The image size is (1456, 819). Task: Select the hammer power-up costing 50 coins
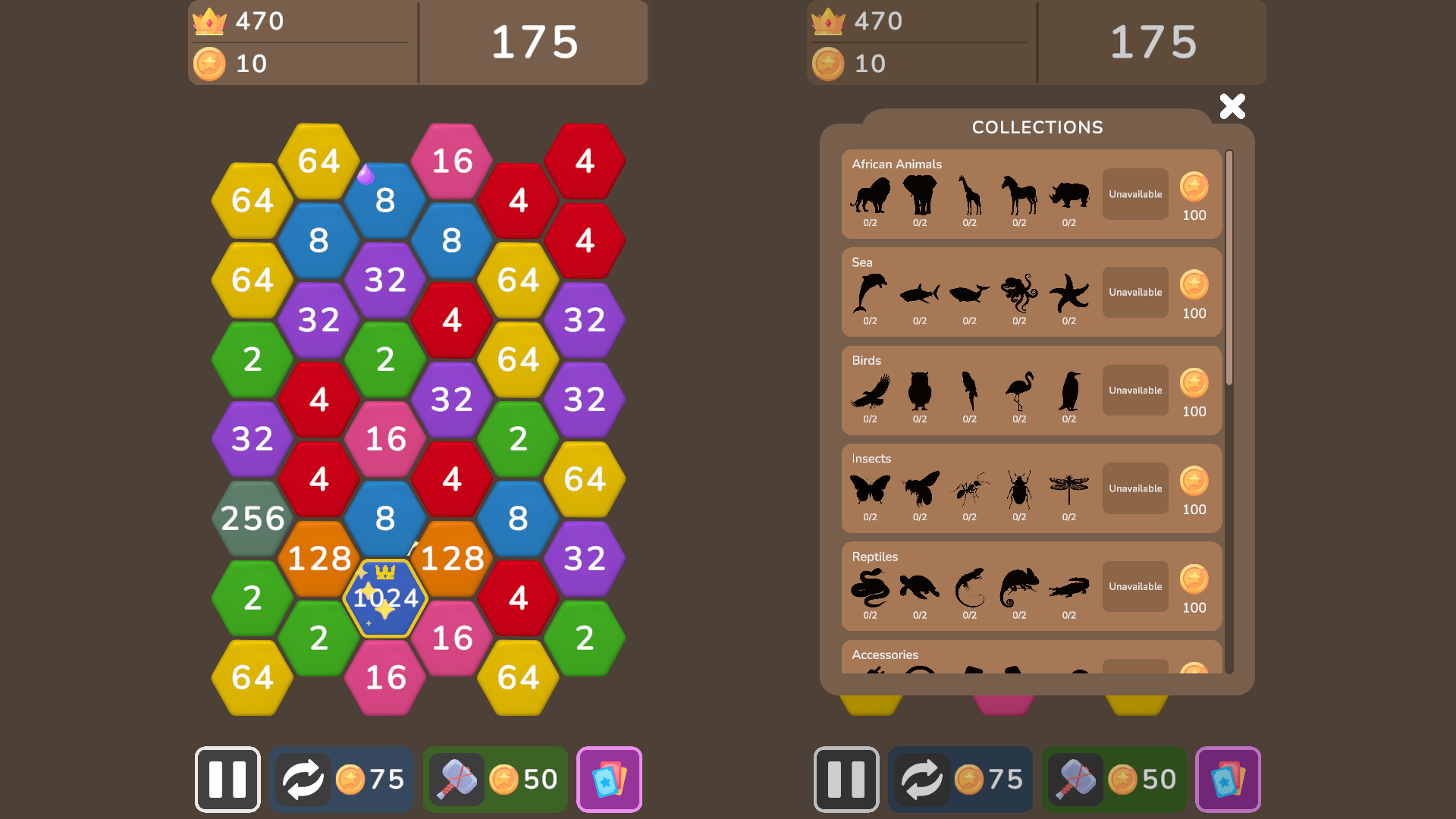coord(494,780)
